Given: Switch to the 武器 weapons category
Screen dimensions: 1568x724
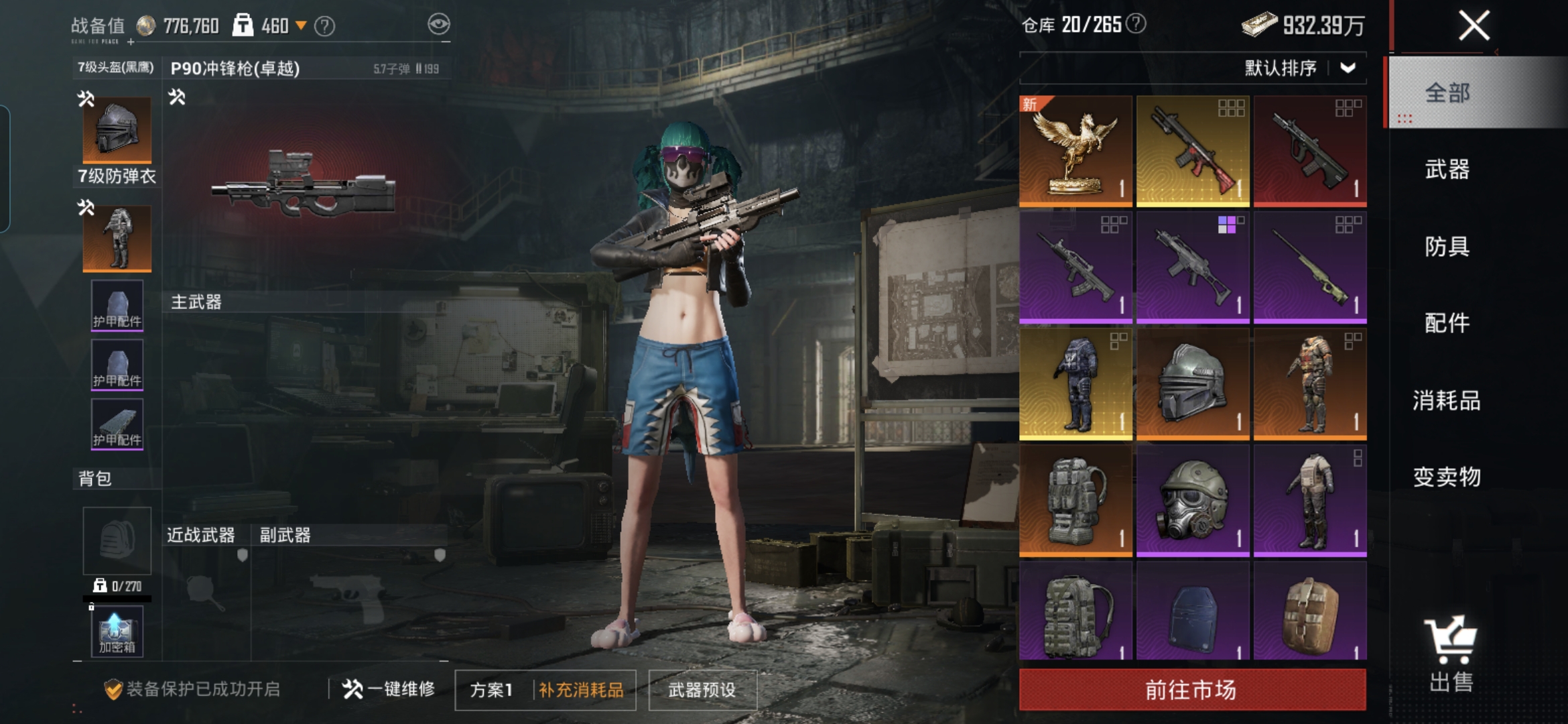Looking at the screenshot, I should (x=1447, y=170).
